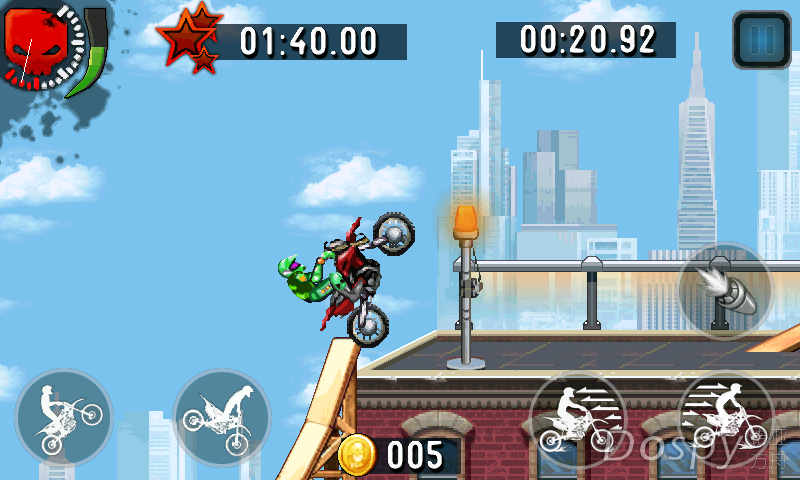
Task: Pause the game with the top-right button
Action: click(762, 40)
